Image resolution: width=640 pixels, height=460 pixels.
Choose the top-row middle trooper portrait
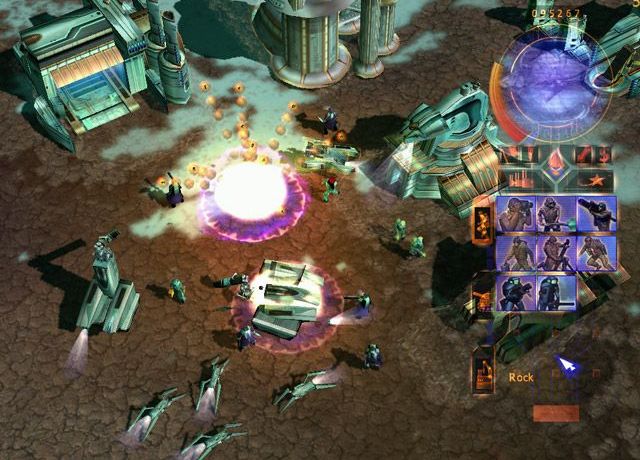(556, 213)
